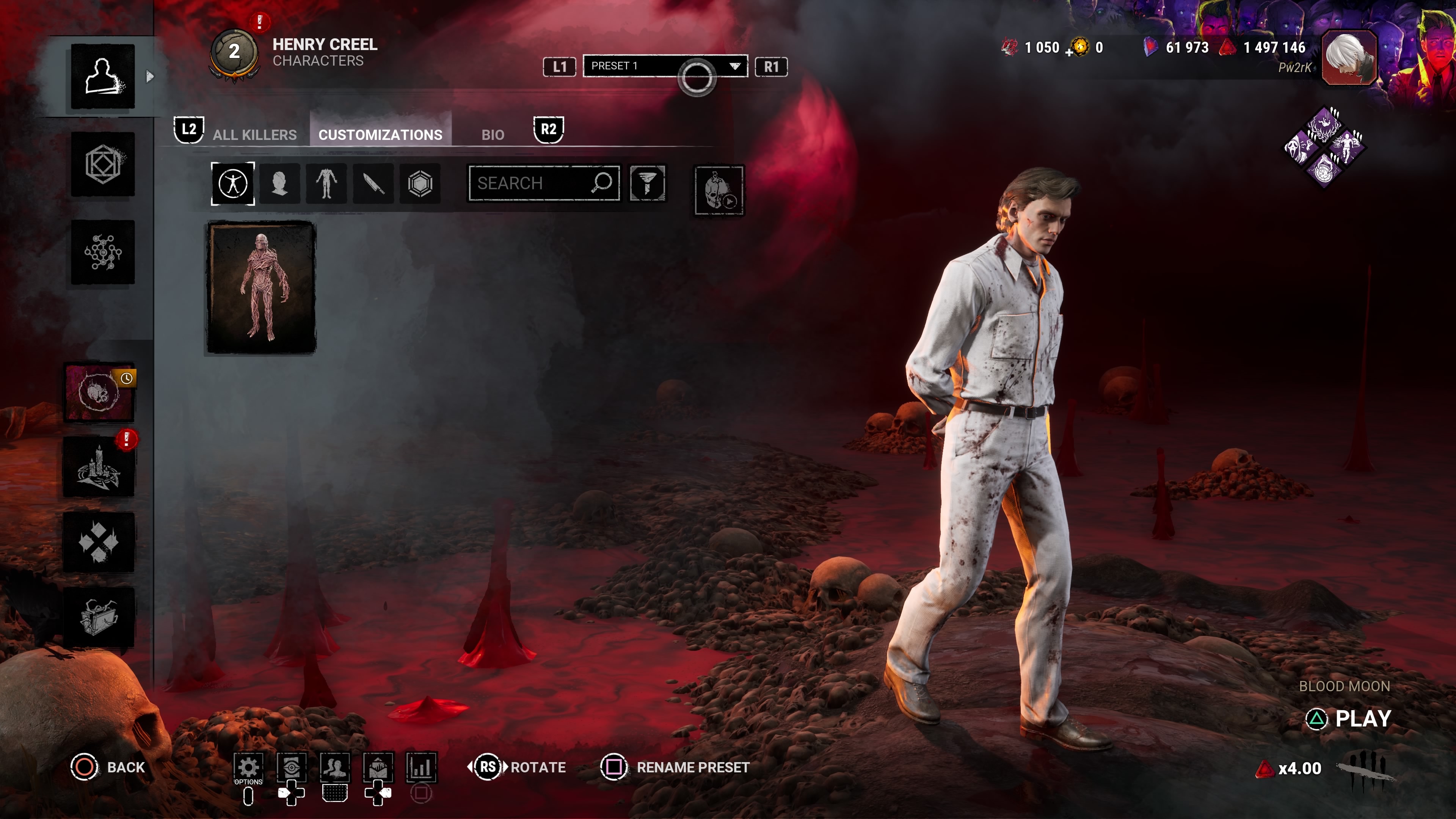Open the funnel filter button
This screenshot has height=819, width=1456.
(648, 183)
